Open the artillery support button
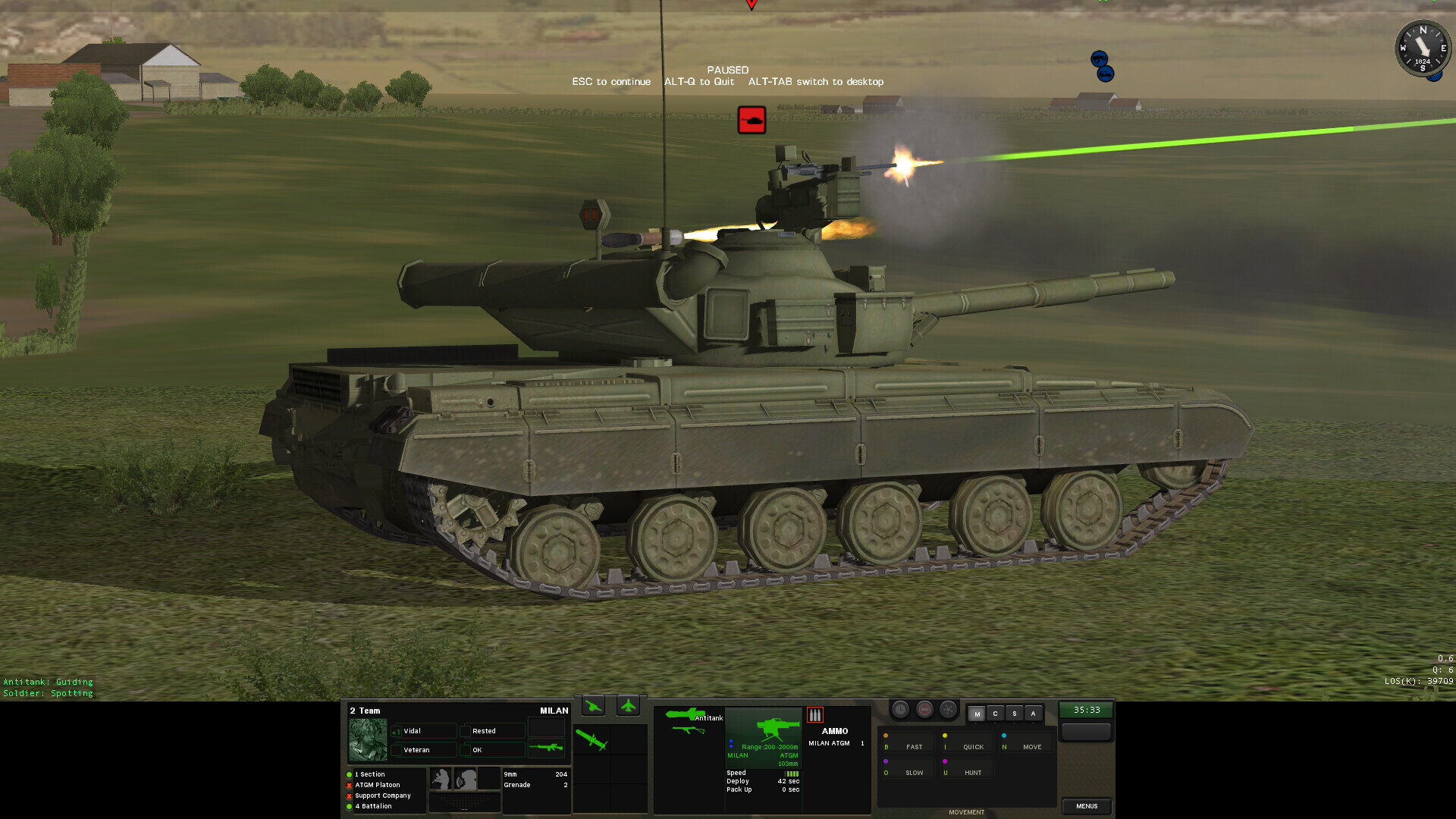The image size is (1456, 819). [x=594, y=707]
